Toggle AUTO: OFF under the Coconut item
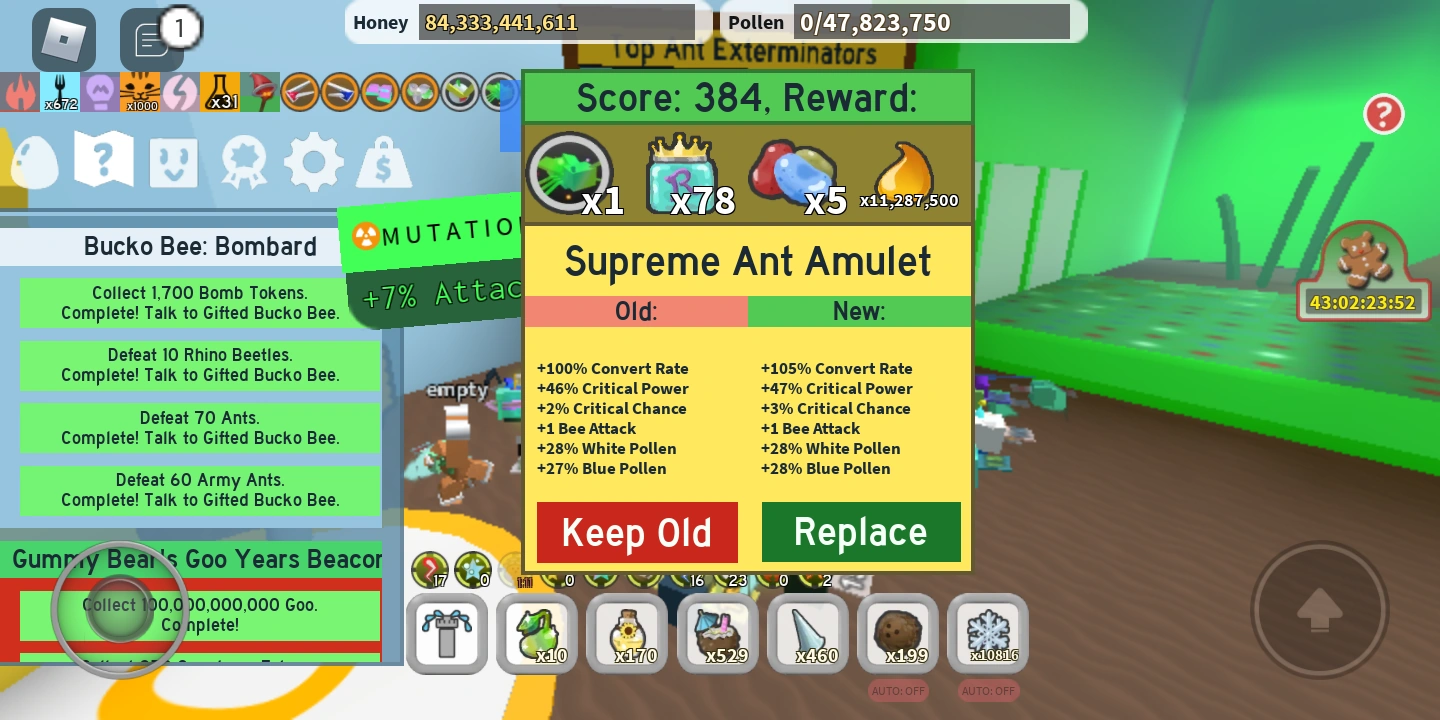The height and width of the screenshot is (720, 1440). tap(897, 691)
